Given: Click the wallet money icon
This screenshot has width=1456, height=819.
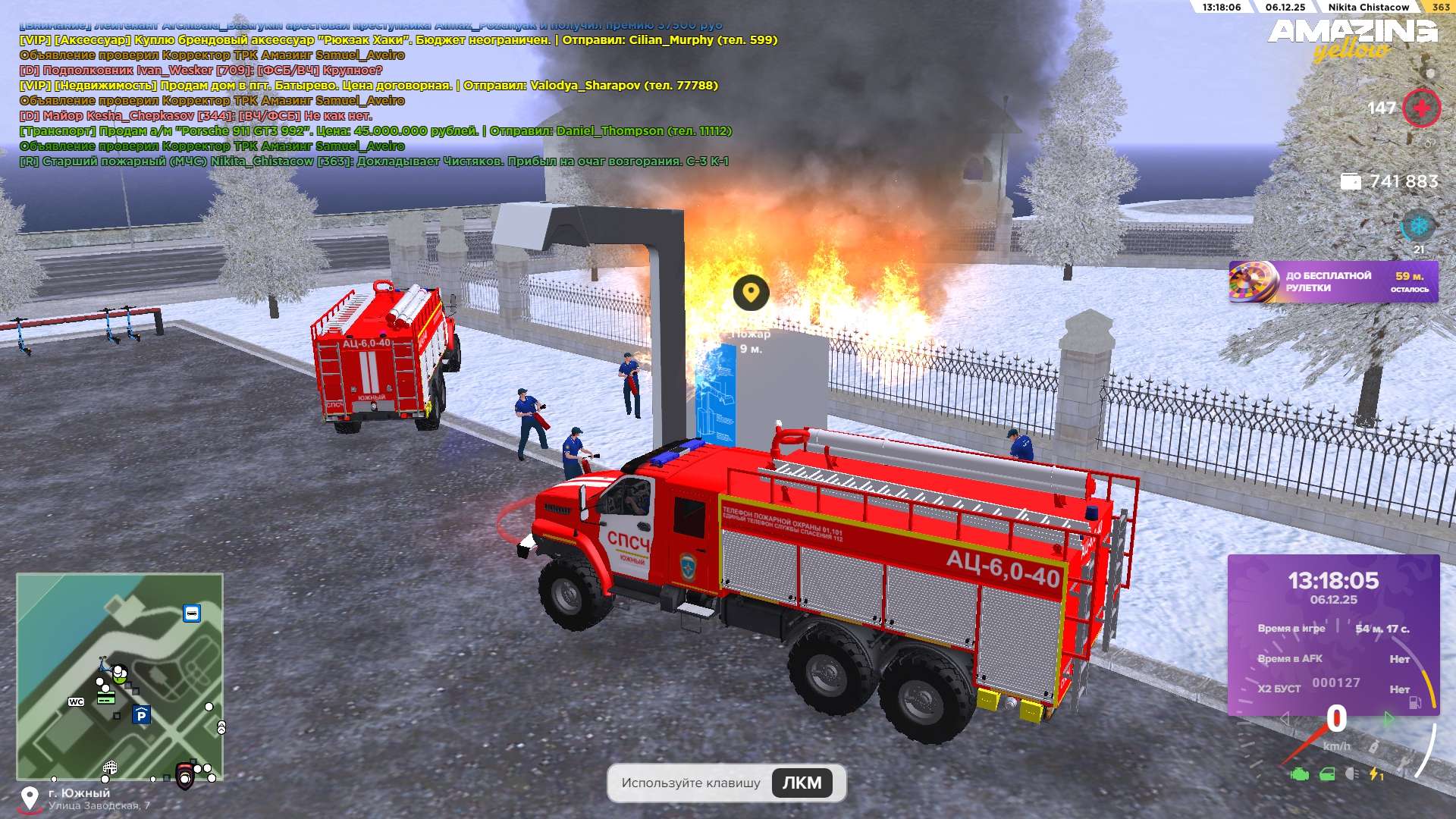Looking at the screenshot, I should pyautogui.click(x=1351, y=182).
